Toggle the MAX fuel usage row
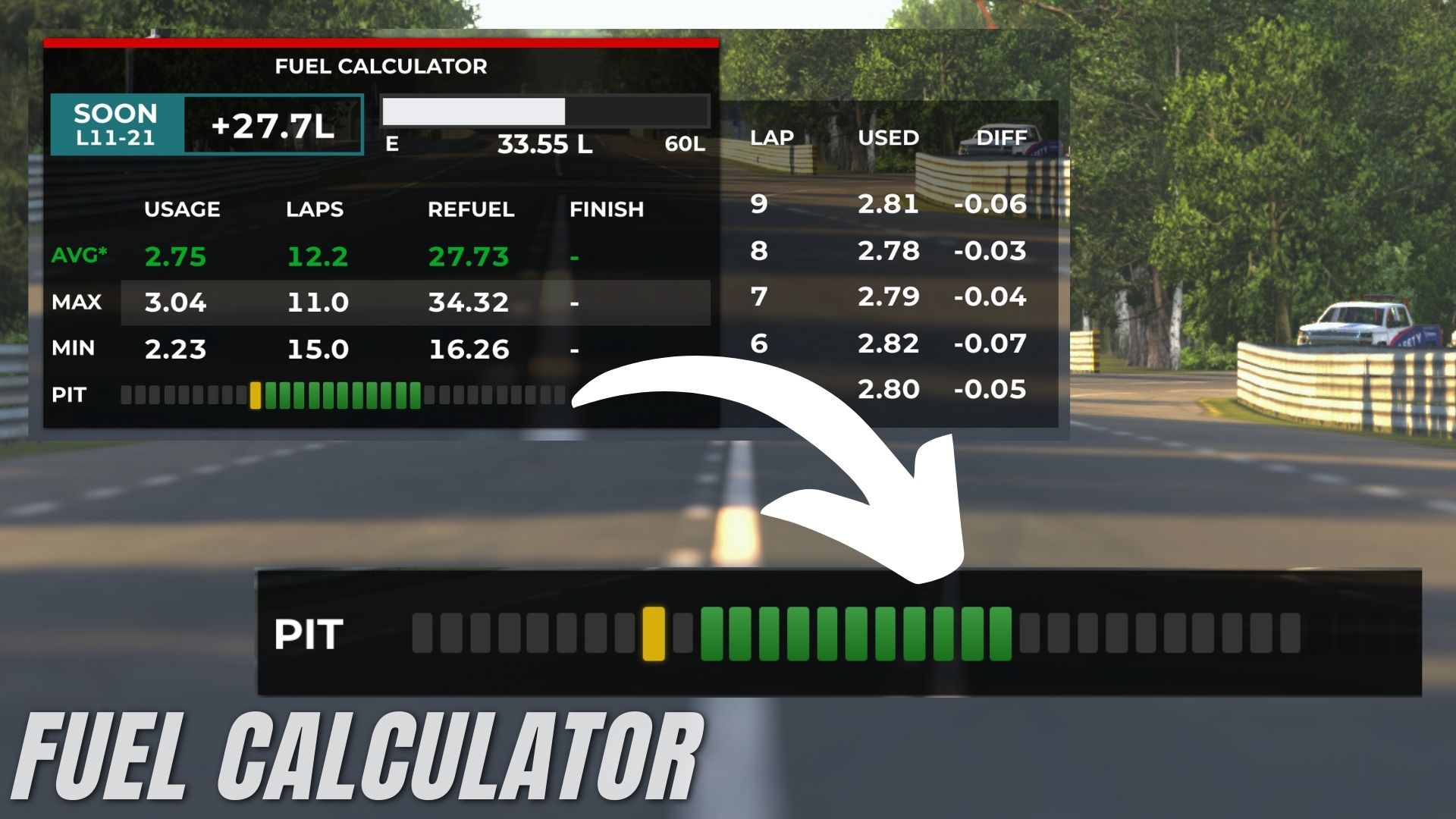The height and width of the screenshot is (819, 1456). click(76, 303)
